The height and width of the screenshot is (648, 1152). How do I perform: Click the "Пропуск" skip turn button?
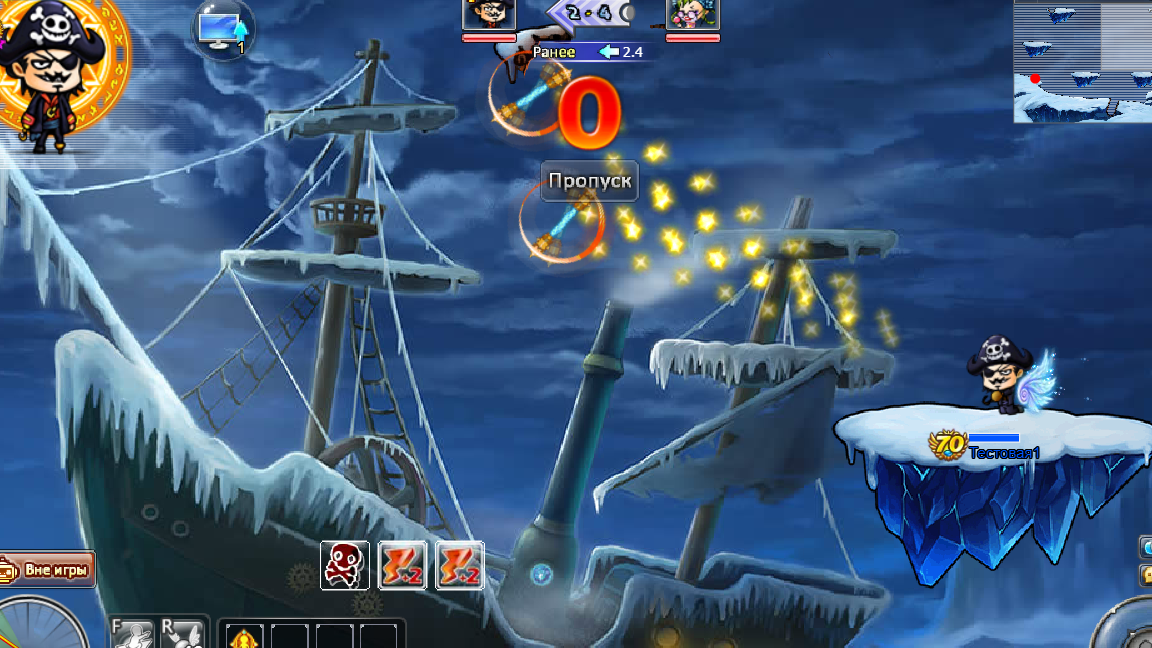click(x=590, y=181)
